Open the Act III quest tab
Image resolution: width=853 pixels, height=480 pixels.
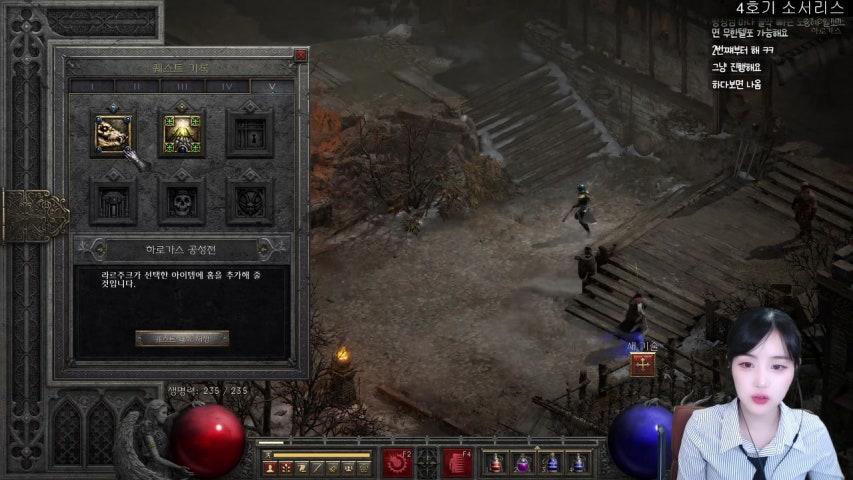pyautogui.click(x=182, y=87)
